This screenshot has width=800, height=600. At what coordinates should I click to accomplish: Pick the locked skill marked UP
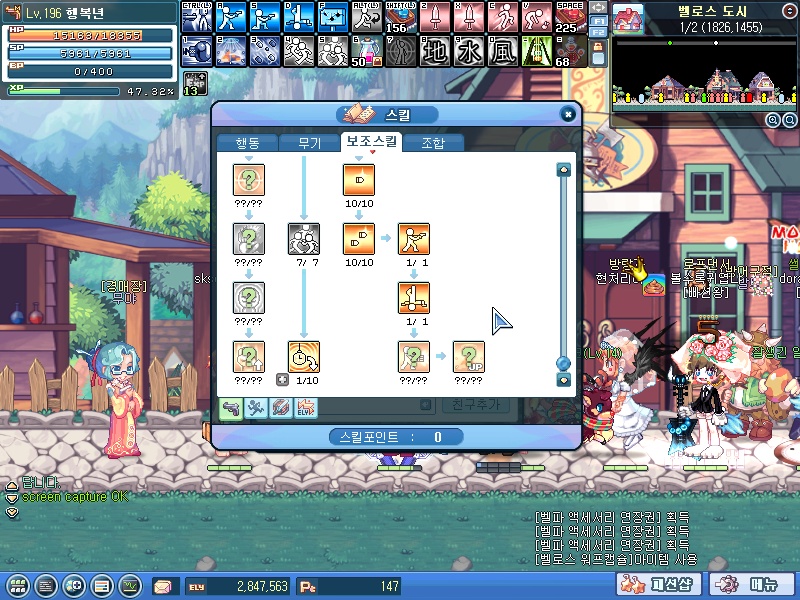click(468, 356)
